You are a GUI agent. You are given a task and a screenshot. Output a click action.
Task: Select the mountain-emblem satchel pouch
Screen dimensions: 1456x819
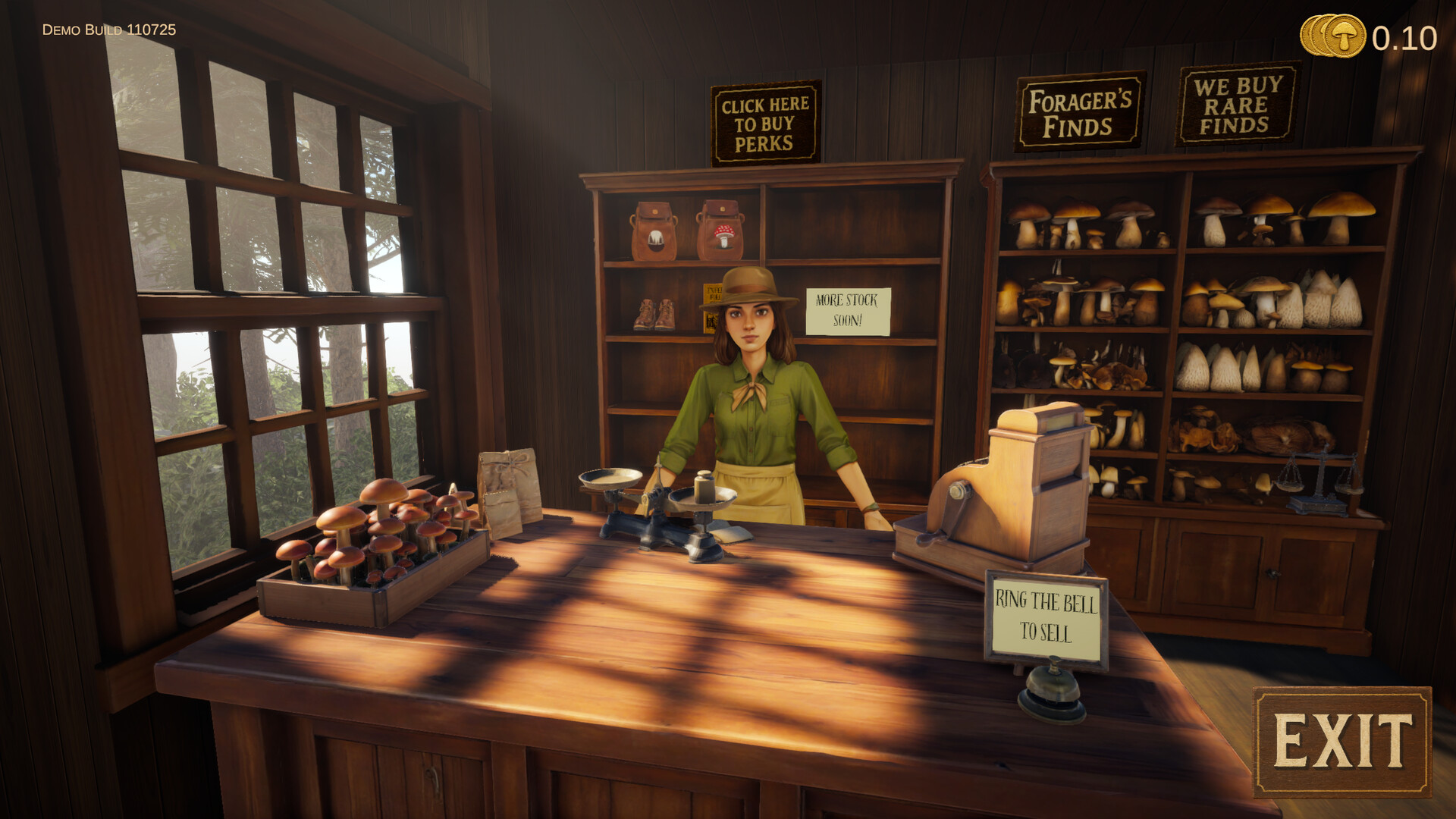coord(655,227)
